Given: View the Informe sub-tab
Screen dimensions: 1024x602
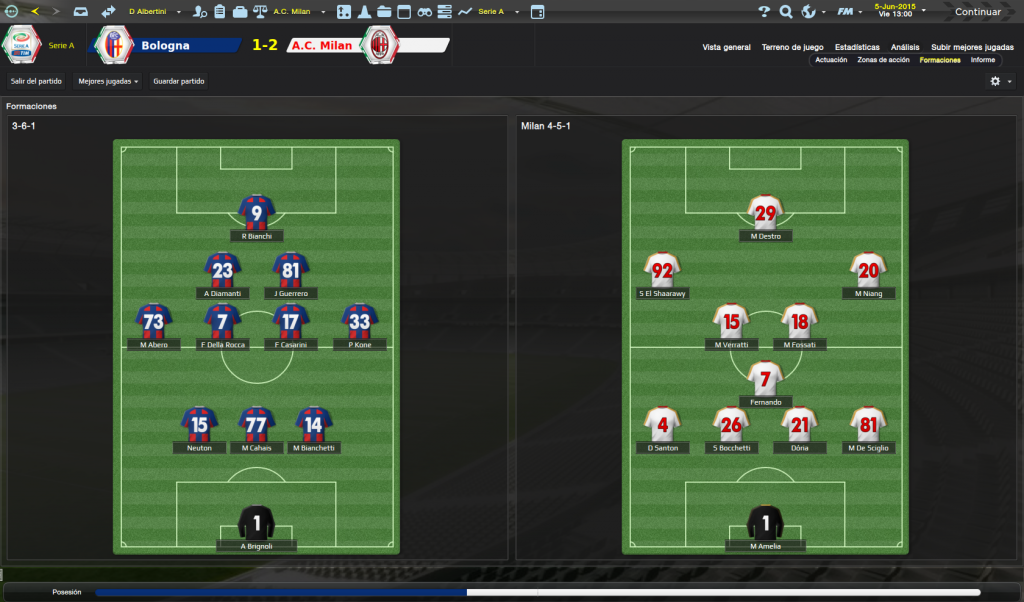Looking at the screenshot, I should 983,60.
